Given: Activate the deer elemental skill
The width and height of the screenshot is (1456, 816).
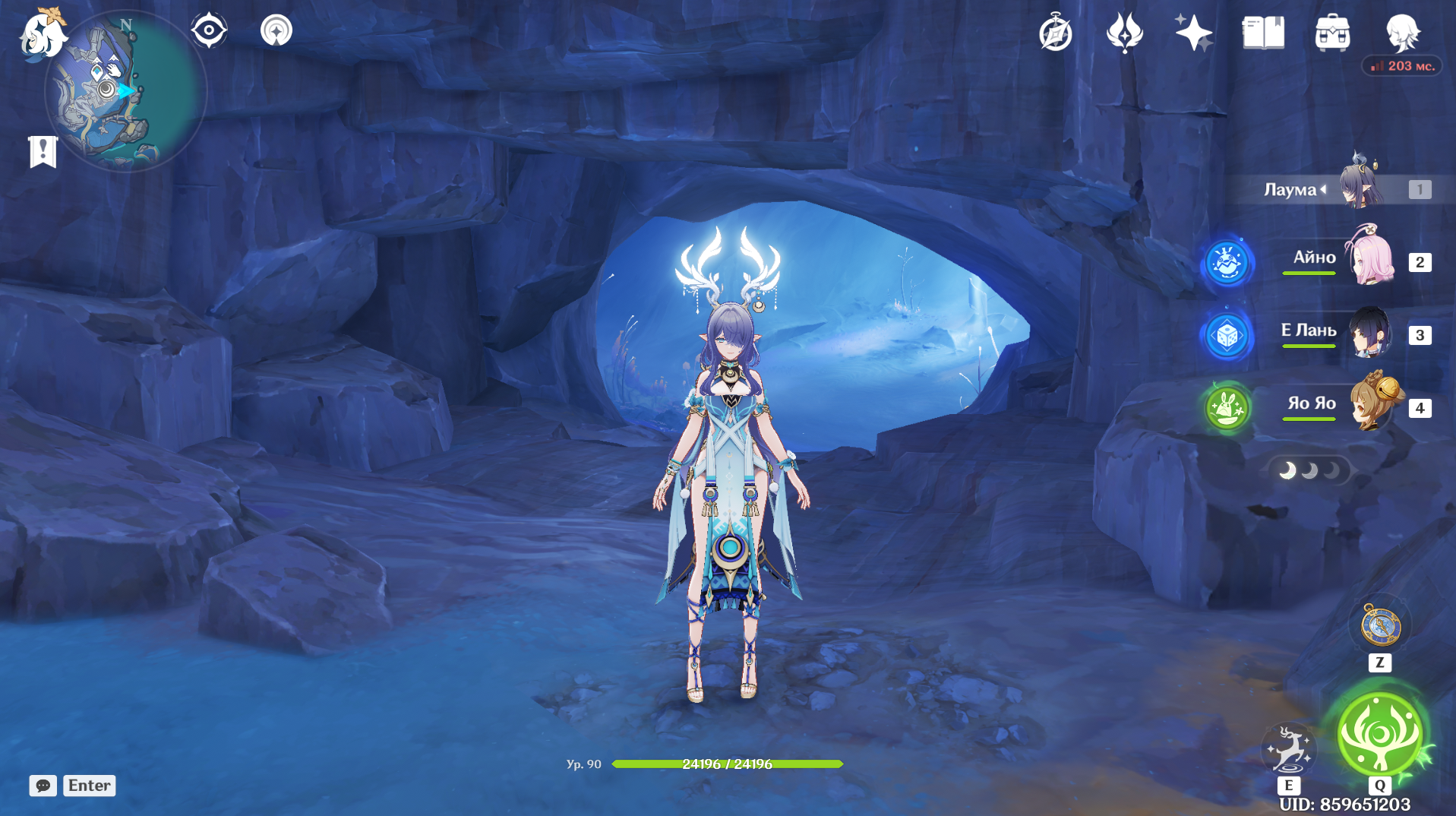Looking at the screenshot, I should click(1288, 749).
